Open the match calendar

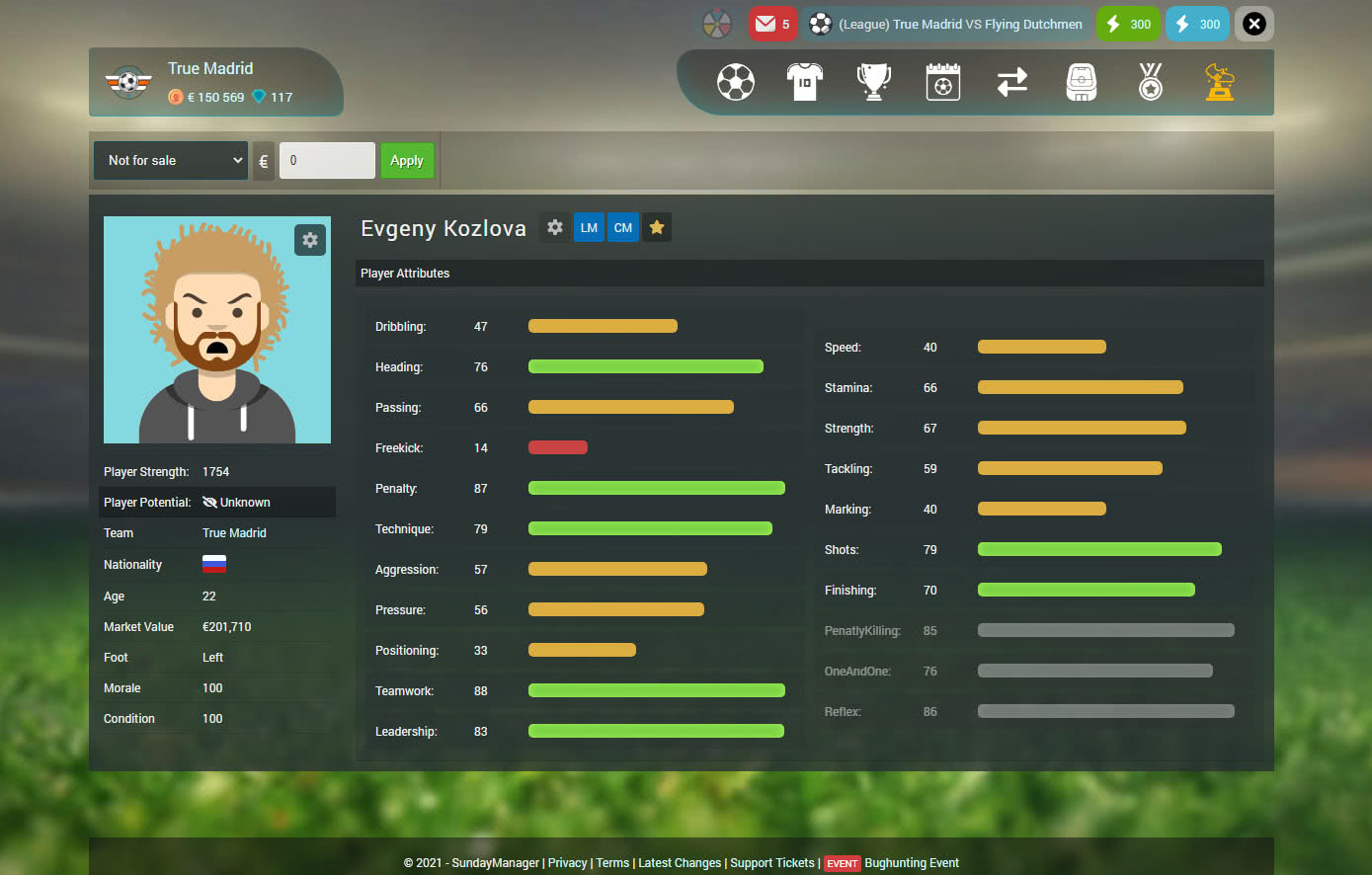(942, 82)
